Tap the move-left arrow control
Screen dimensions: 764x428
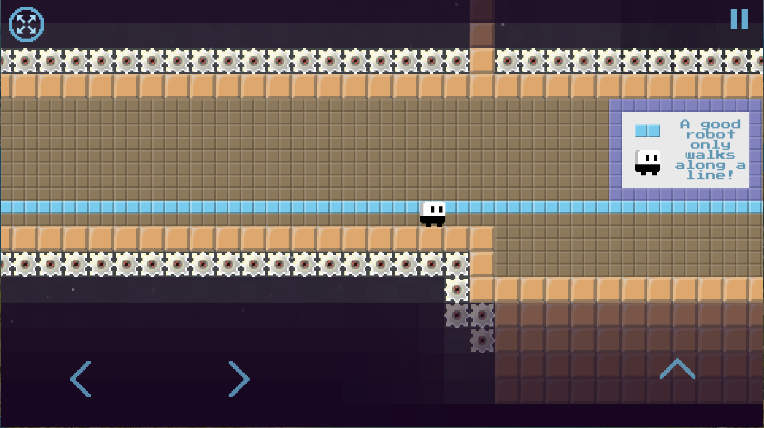pos(81,379)
